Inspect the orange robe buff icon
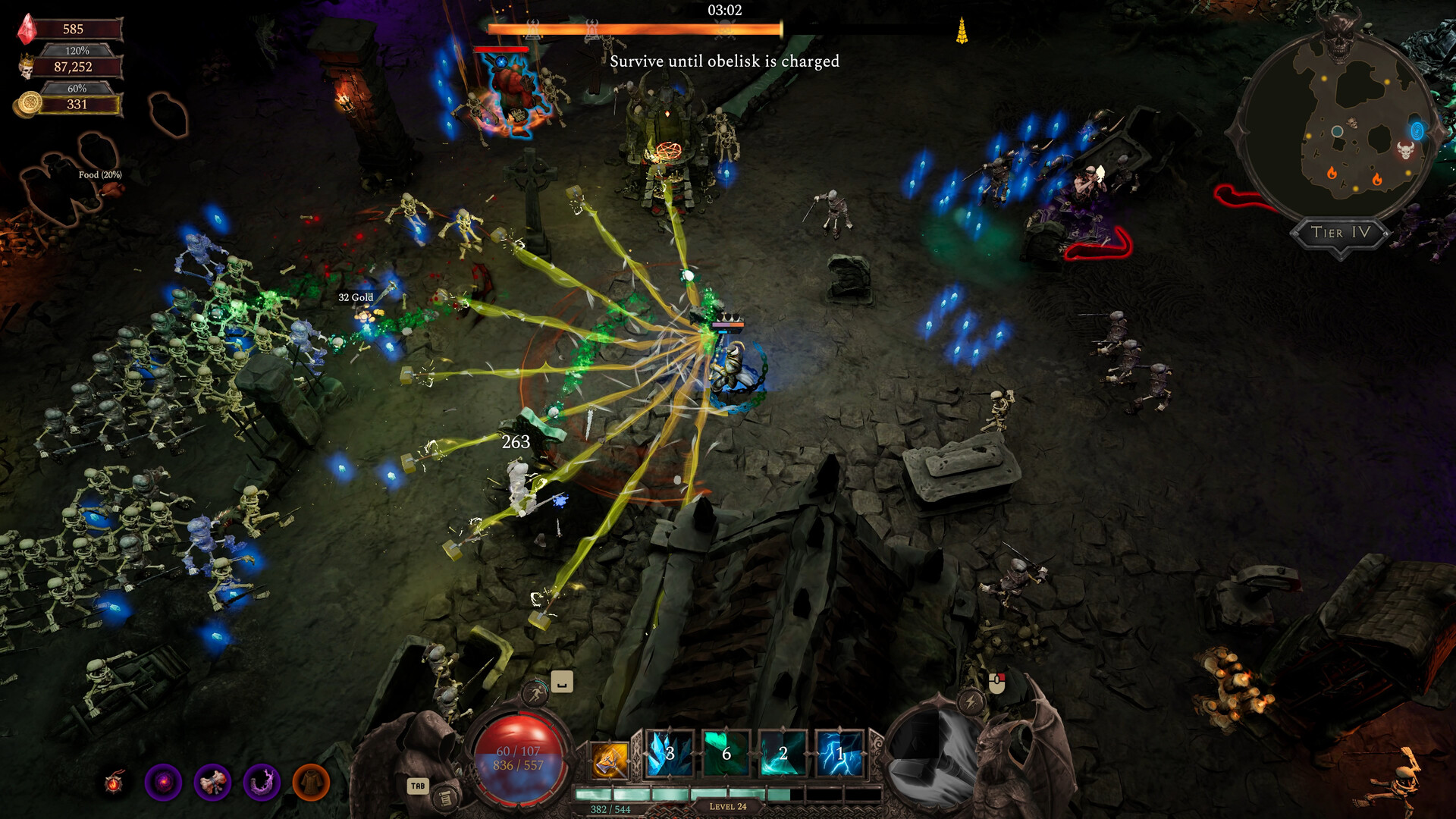The image size is (1456, 819). point(311,783)
